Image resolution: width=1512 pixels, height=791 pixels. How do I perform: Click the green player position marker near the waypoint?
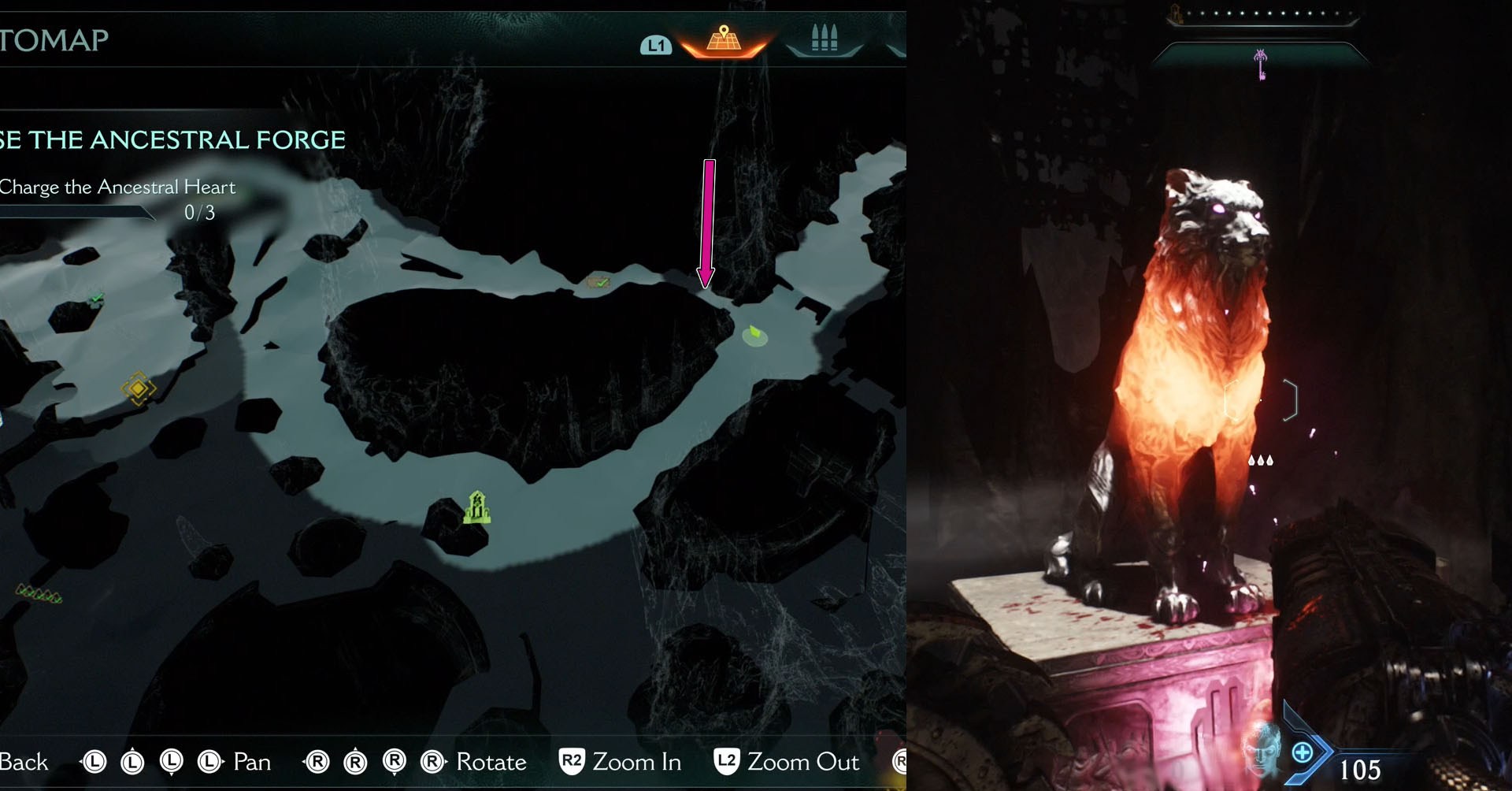coord(754,336)
